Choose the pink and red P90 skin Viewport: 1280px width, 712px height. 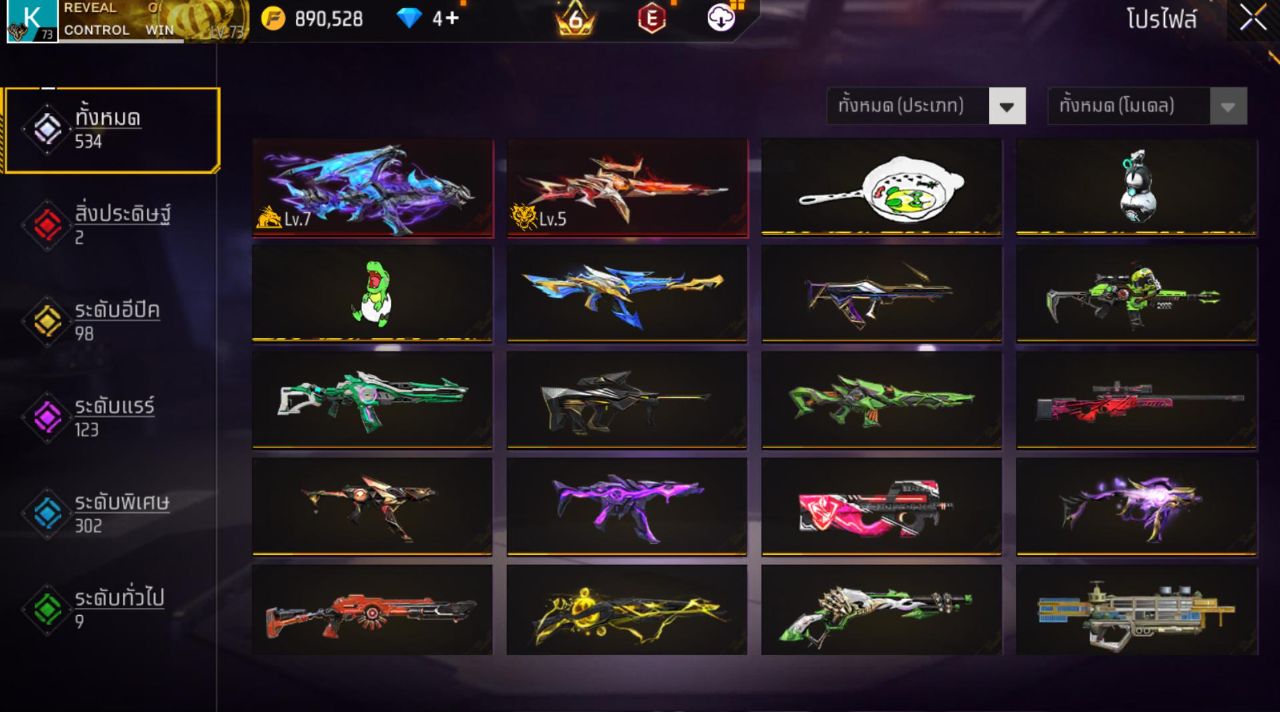(881, 506)
